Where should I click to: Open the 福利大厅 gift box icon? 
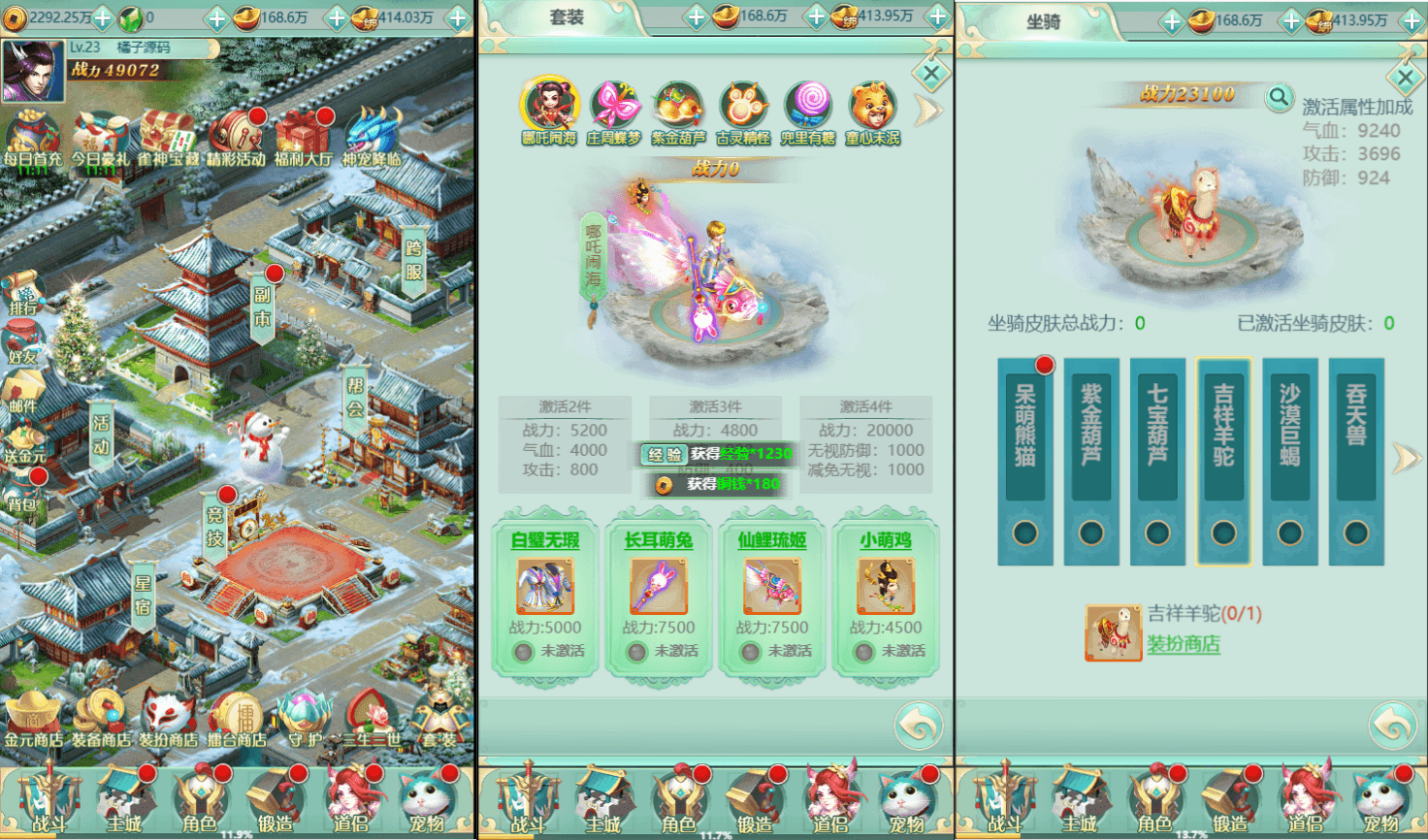coord(303,138)
